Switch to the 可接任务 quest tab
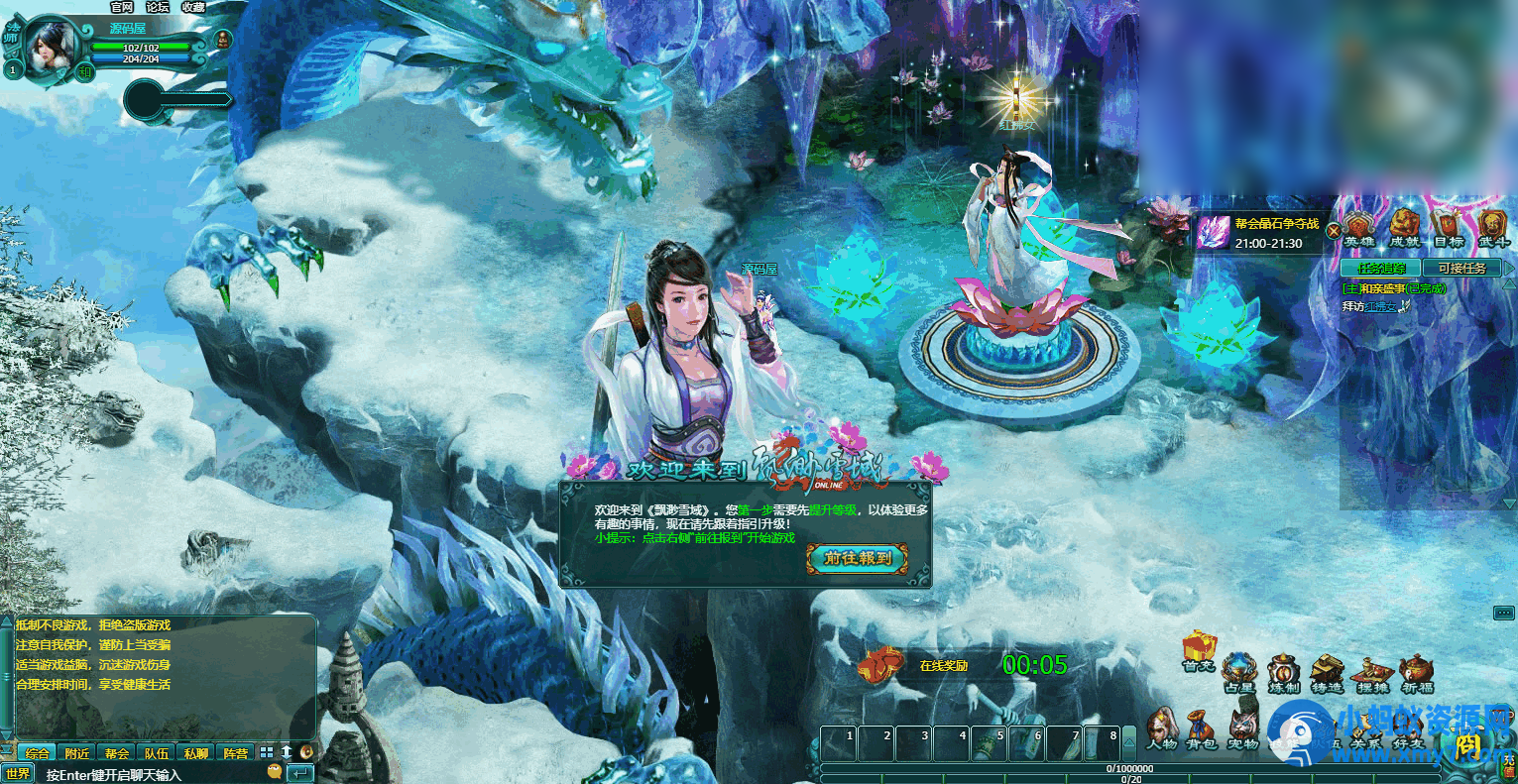The height and width of the screenshot is (784, 1518). coord(1463,268)
